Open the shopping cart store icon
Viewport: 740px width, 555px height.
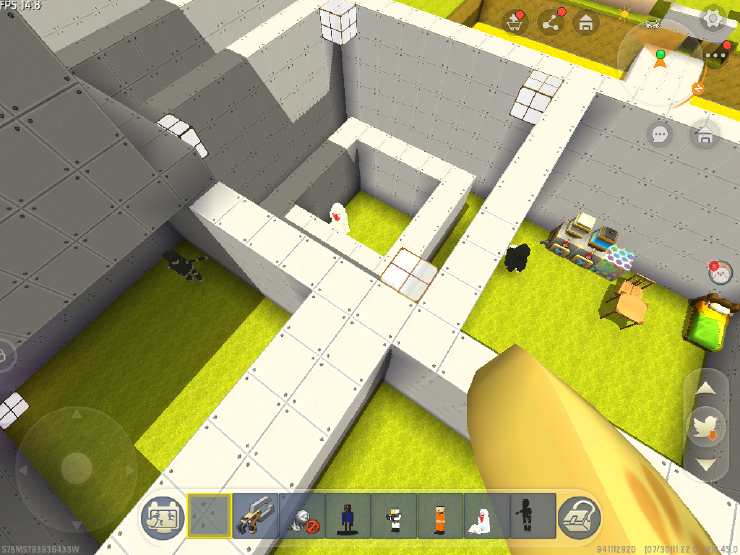[518, 23]
